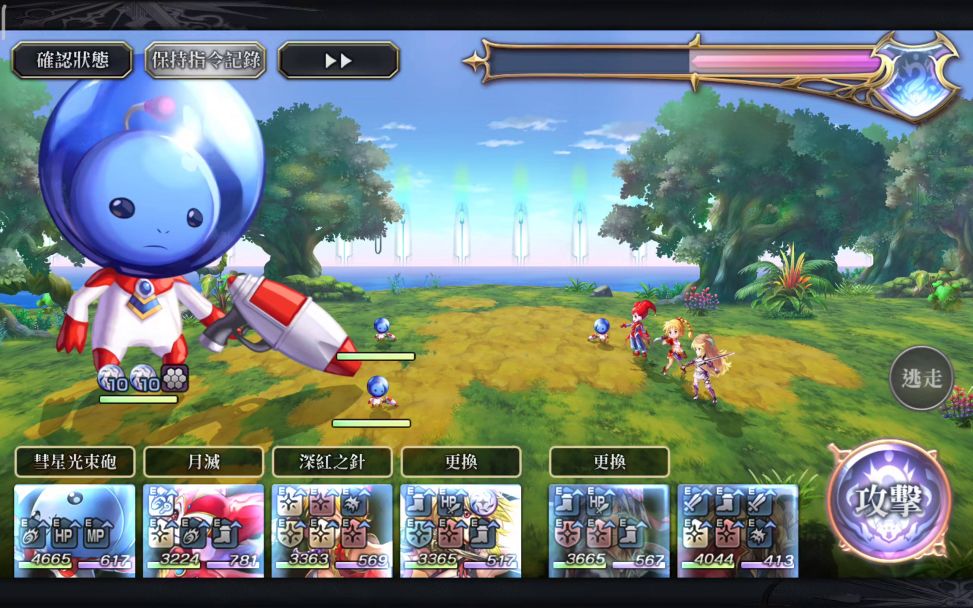The image size is (973, 608).
Task: Select the character card with 3363 HP
Action: click(332, 530)
